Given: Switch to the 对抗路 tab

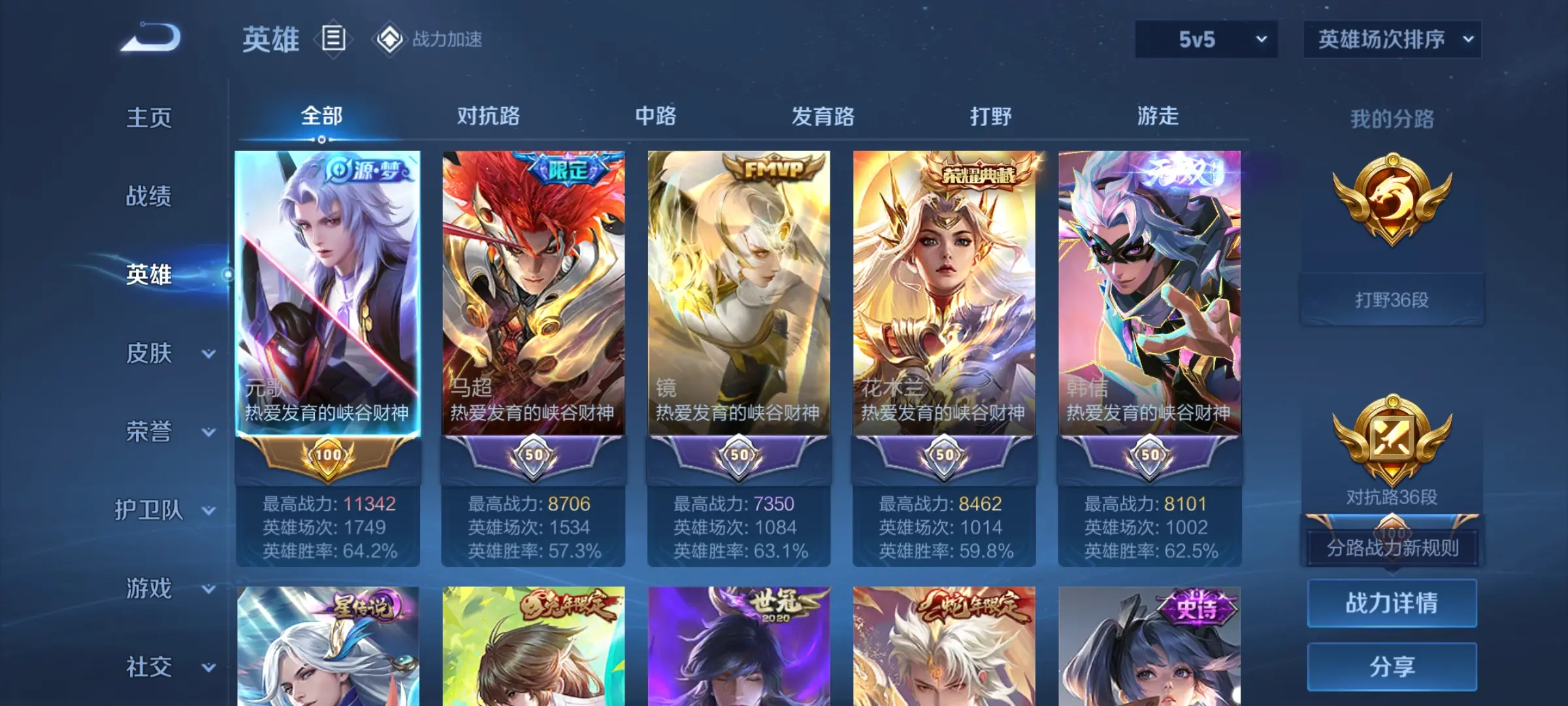Looking at the screenshot, I should click(488, 116).
